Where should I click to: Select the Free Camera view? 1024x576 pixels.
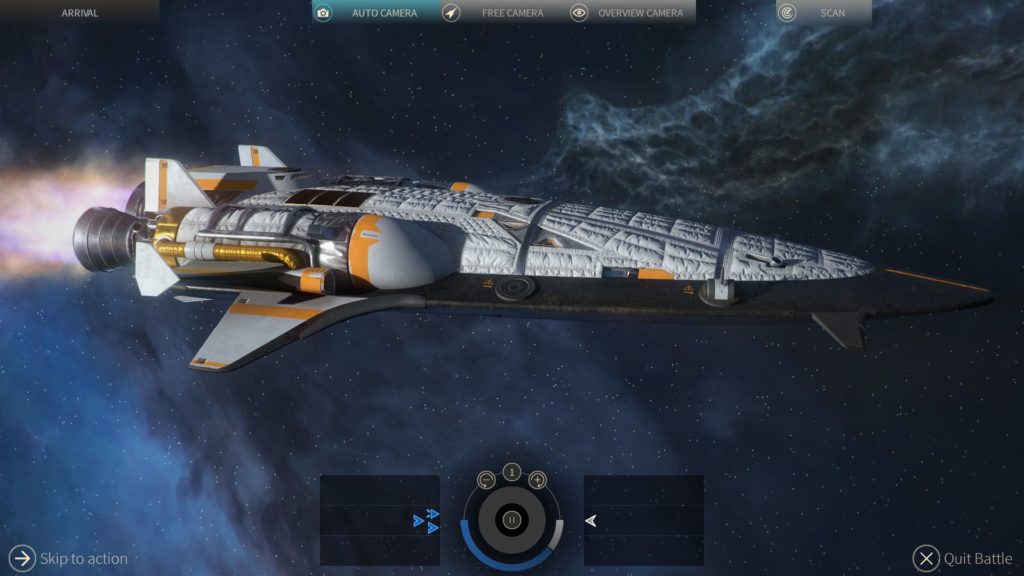pyautogui.click(x=500, y=13)
